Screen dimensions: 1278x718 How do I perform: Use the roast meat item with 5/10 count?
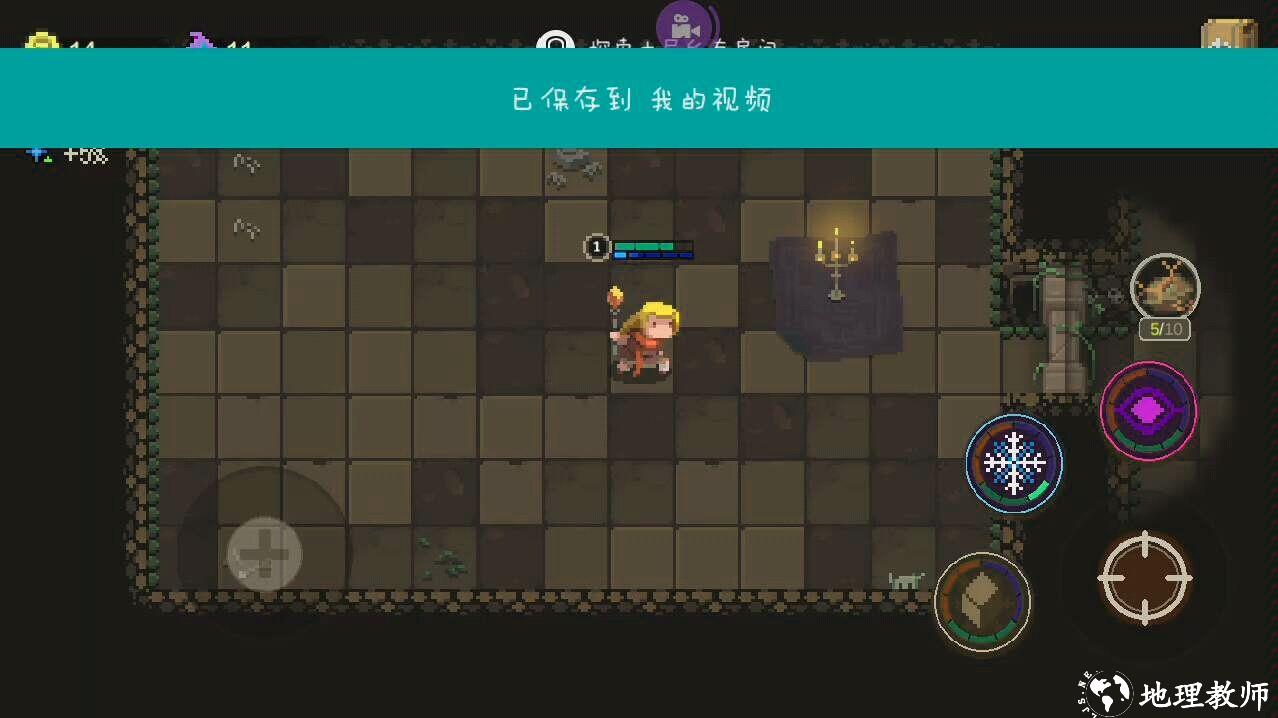pyautogui.click(x=1165, y=288)
